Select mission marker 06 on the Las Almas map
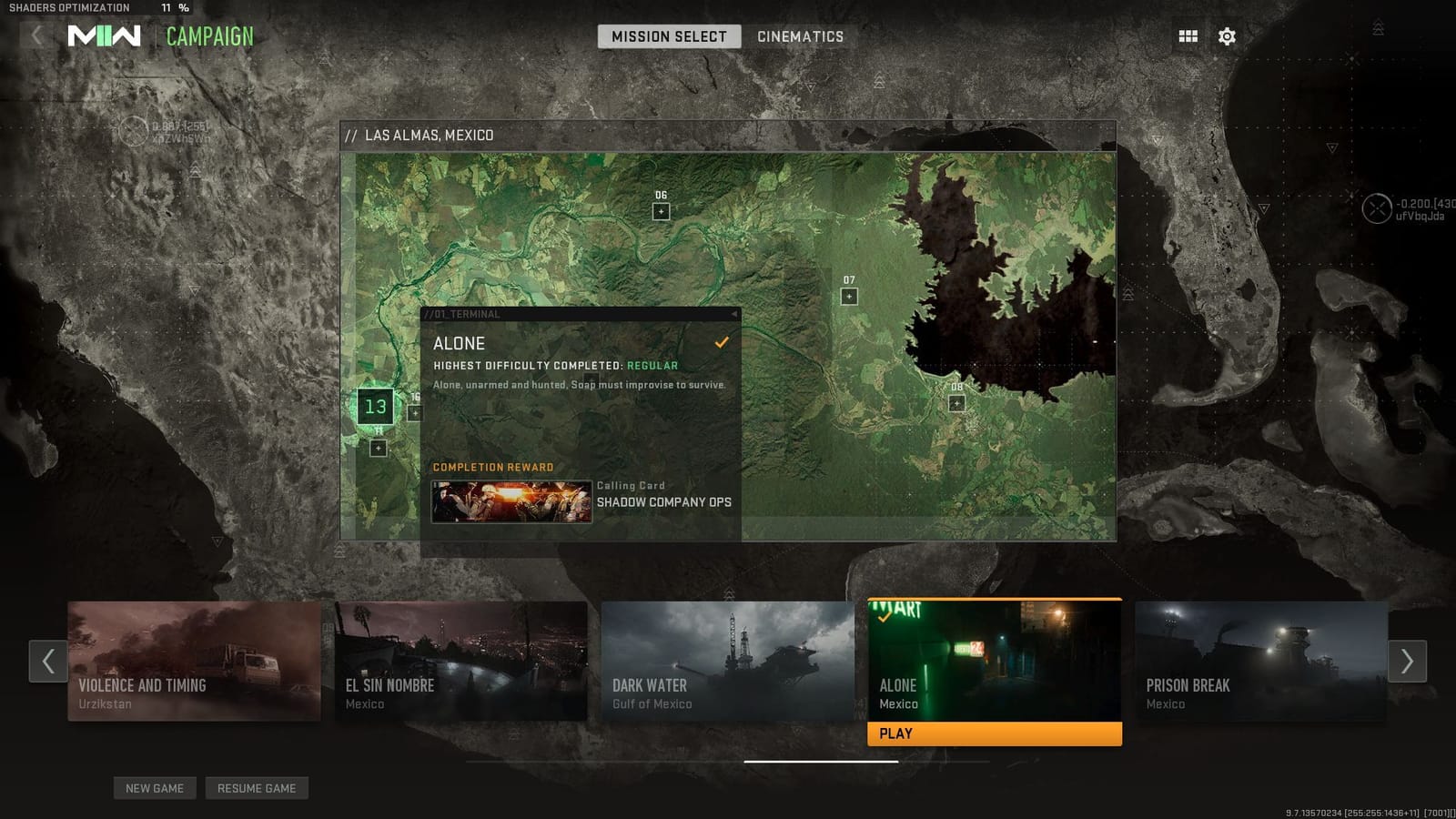The height and width of the screenshot is (819, 1456). [660, 209]
